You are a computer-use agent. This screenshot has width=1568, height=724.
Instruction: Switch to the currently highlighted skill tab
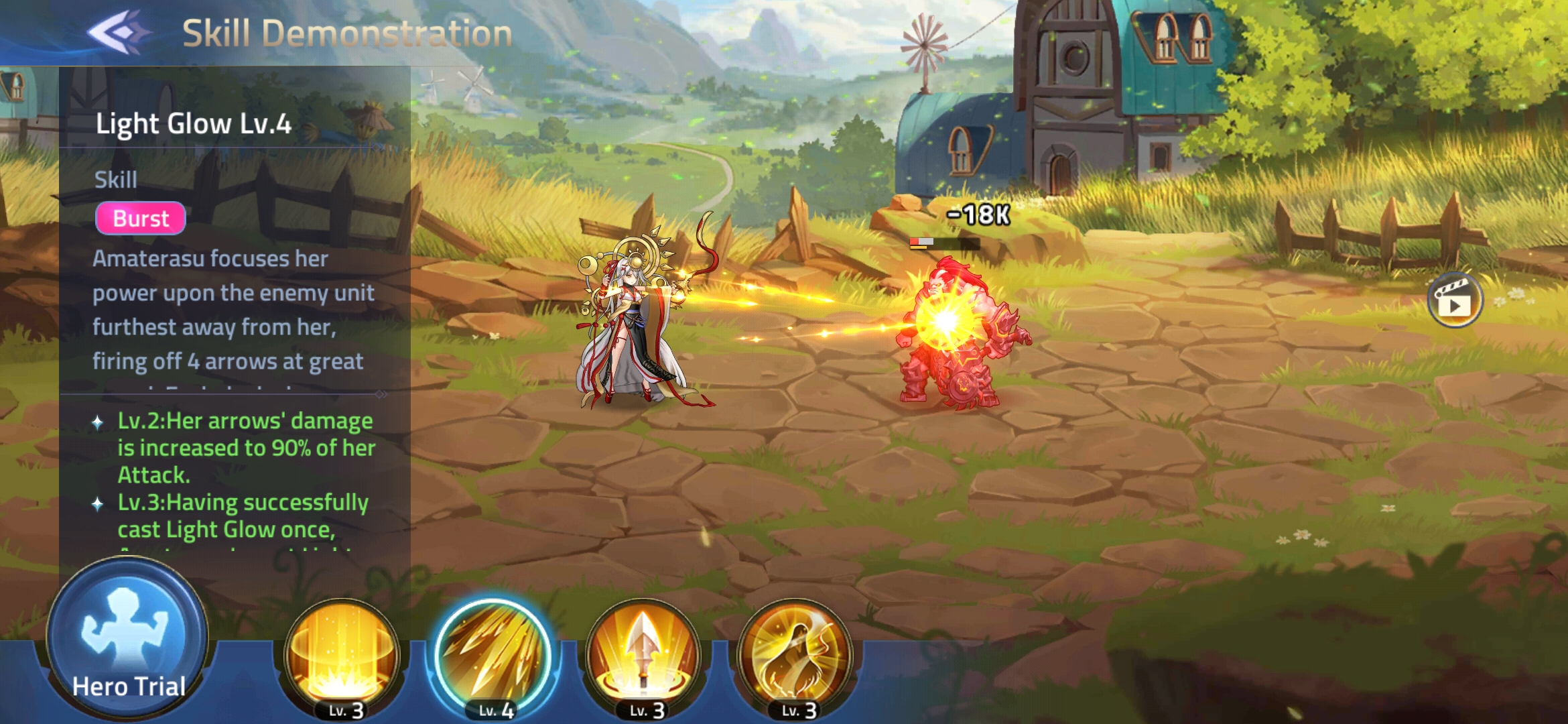pyautogui.click(x=496, y=649)
